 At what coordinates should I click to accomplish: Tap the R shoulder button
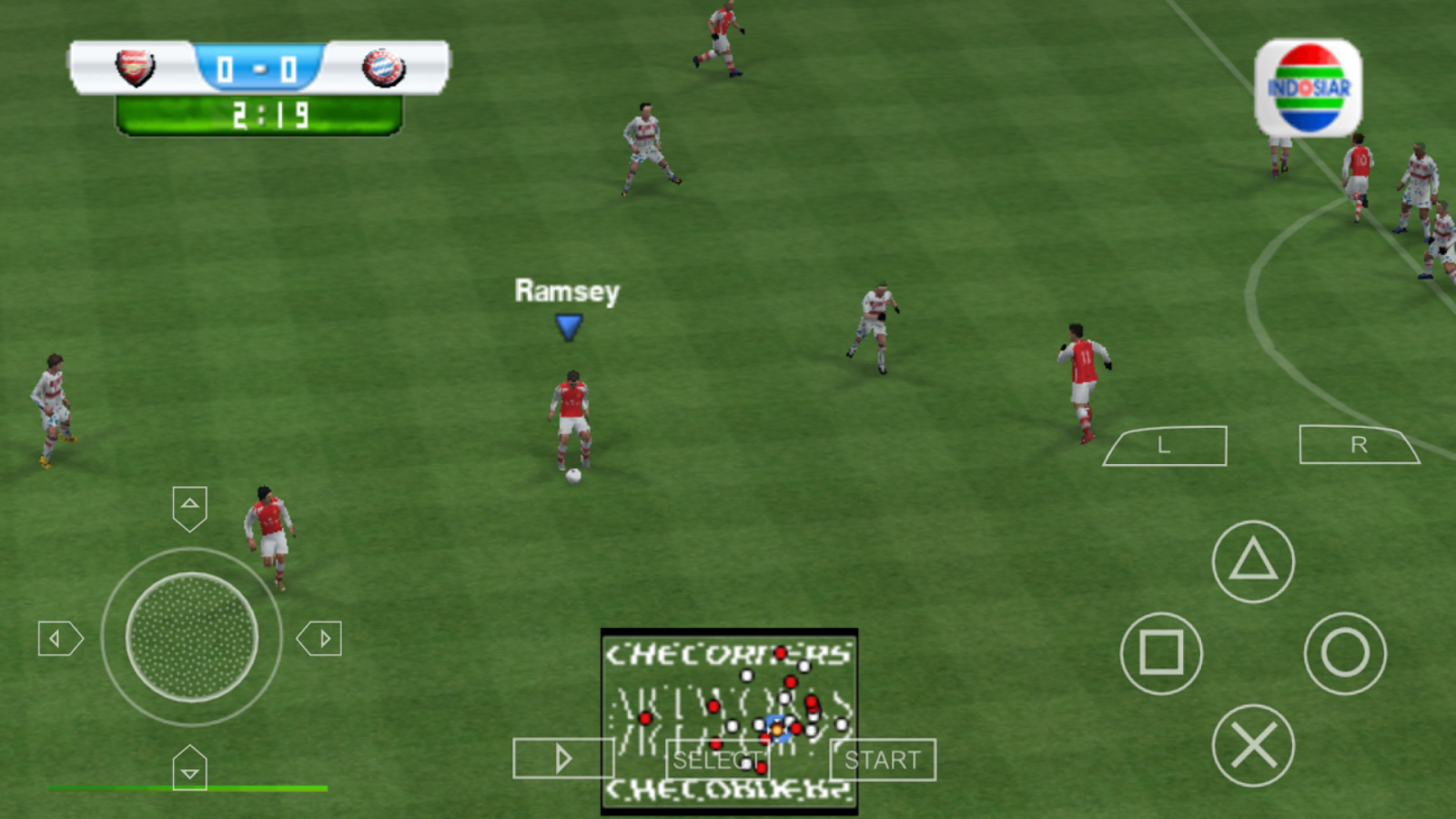click(1358, 445)
